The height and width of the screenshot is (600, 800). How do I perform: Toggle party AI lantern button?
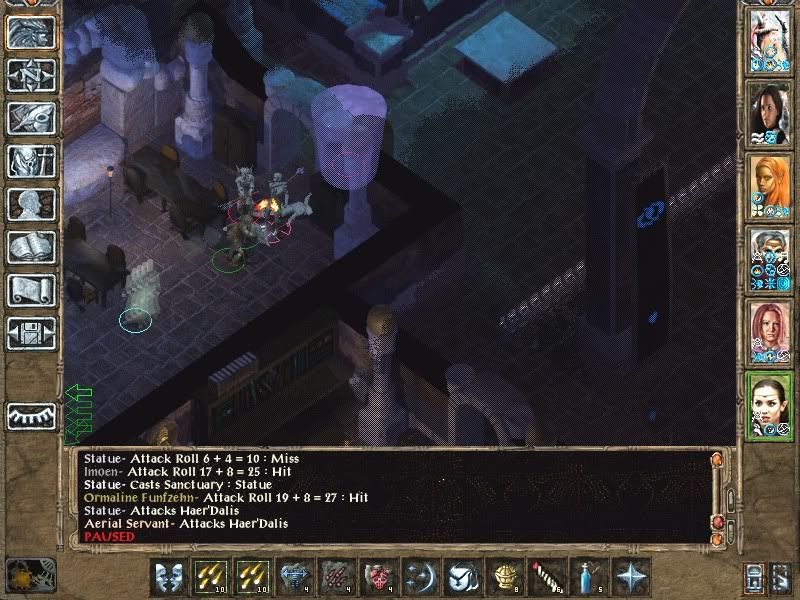782,577
